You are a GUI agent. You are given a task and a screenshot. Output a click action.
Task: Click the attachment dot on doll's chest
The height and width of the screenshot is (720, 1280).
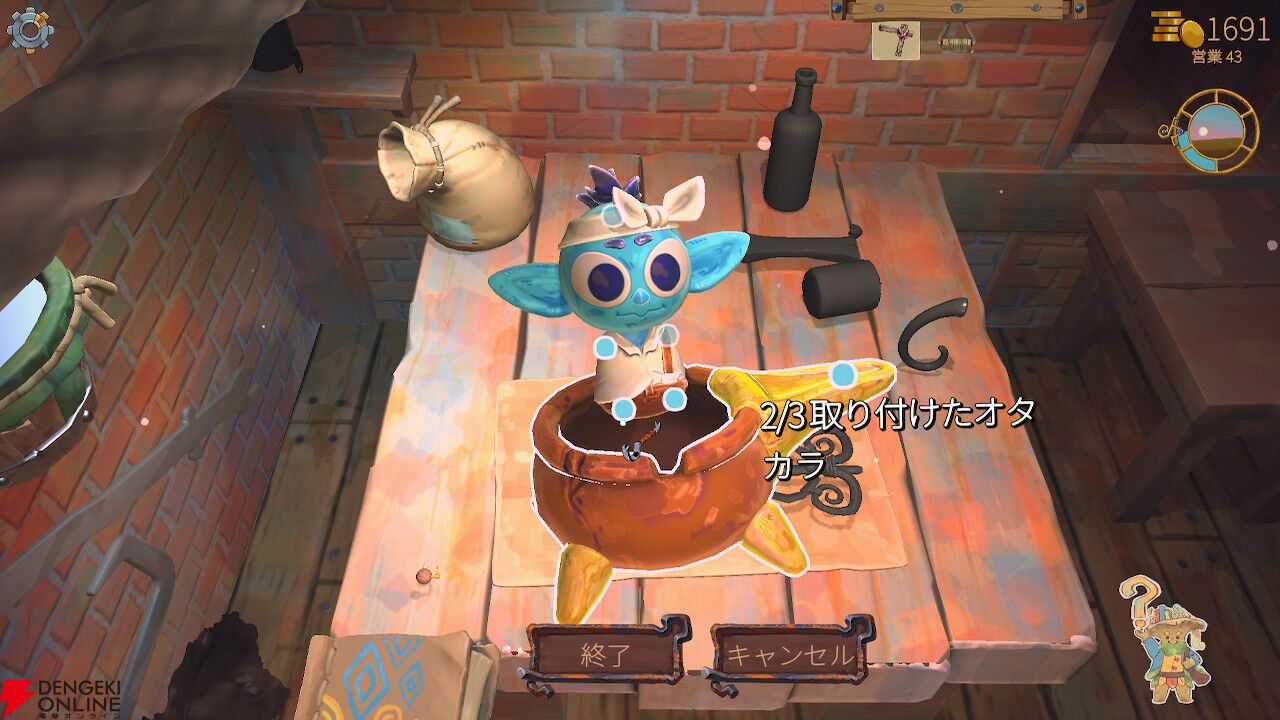673,399
